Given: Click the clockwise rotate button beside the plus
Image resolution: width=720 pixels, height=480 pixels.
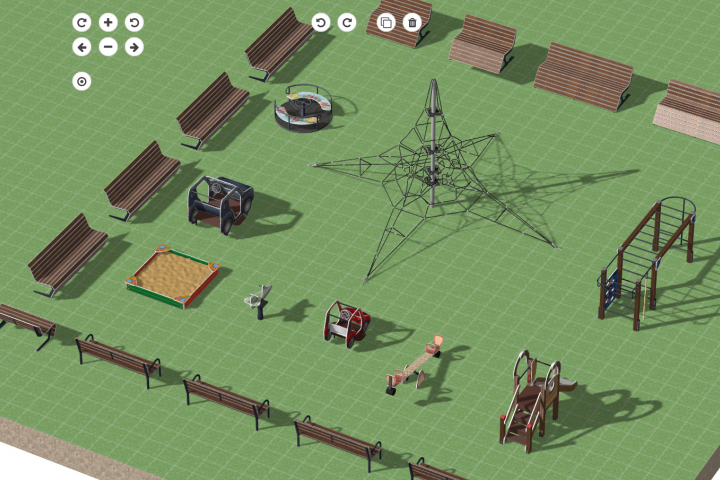Looking at the screenshot, I should pyautogui.click(x=82, y=22).
